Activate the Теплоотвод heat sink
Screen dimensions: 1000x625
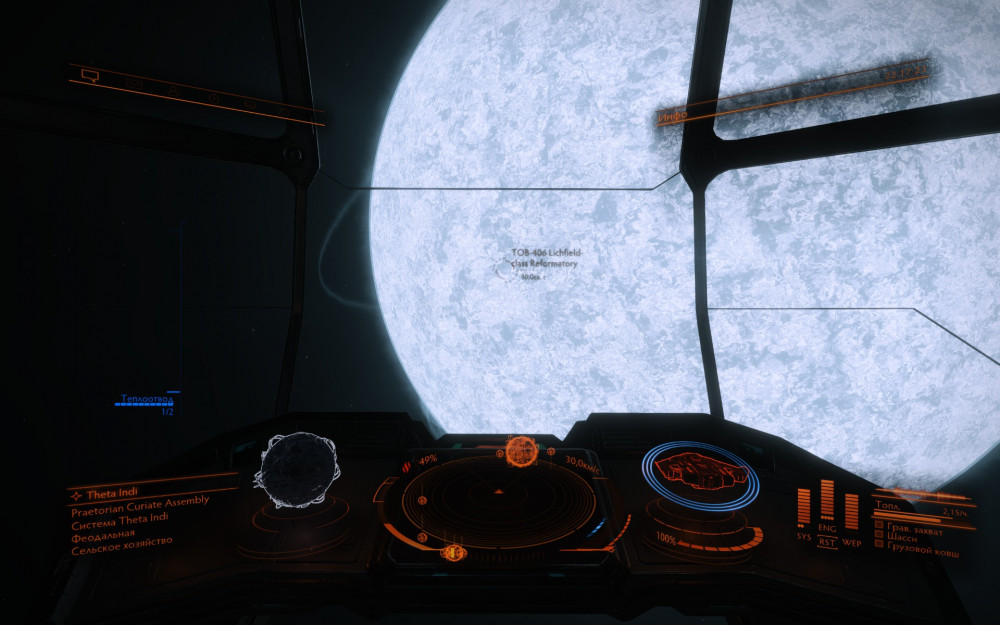[144, 400]
